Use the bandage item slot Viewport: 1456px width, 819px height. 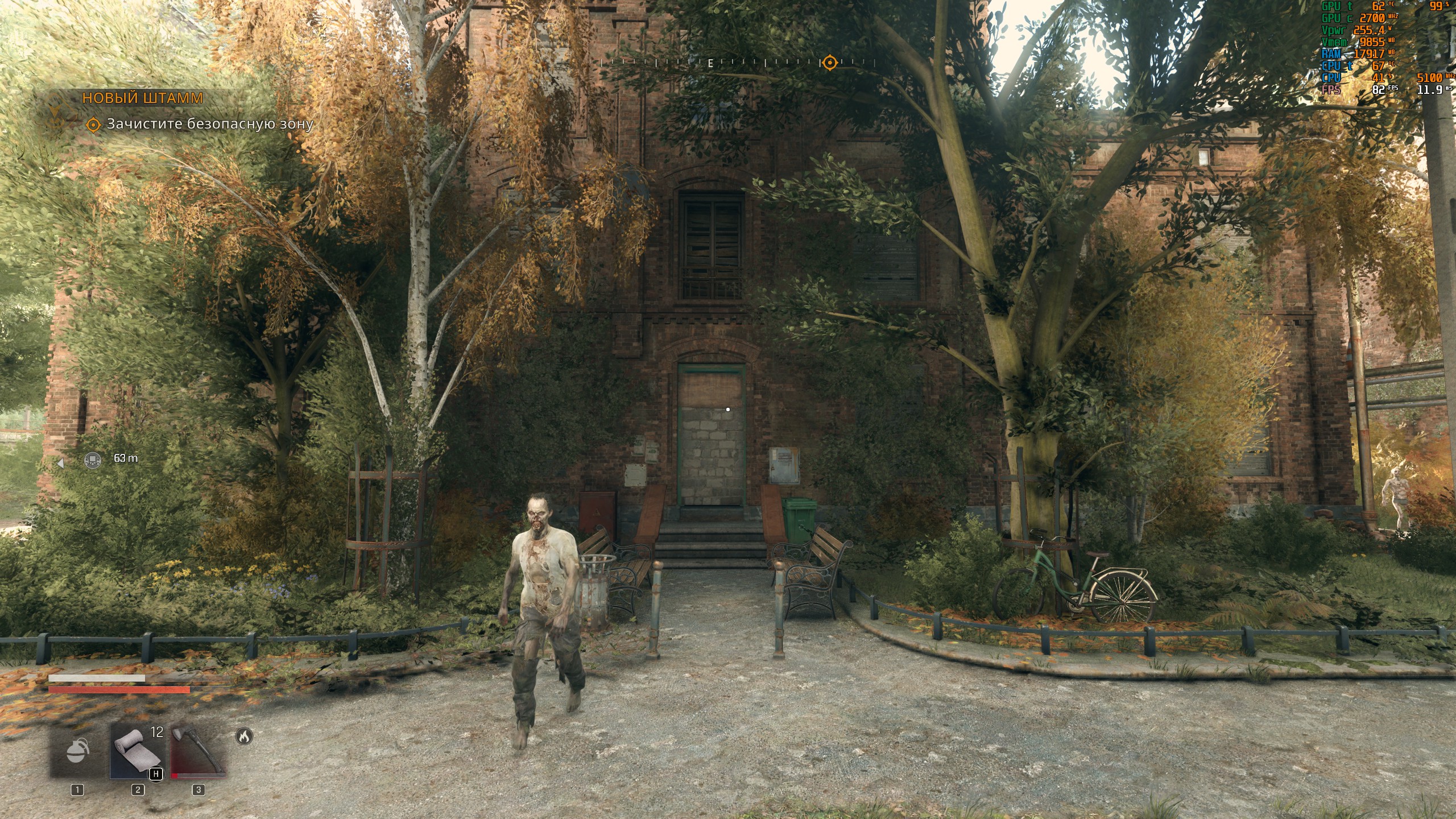[x=137, y=750]
